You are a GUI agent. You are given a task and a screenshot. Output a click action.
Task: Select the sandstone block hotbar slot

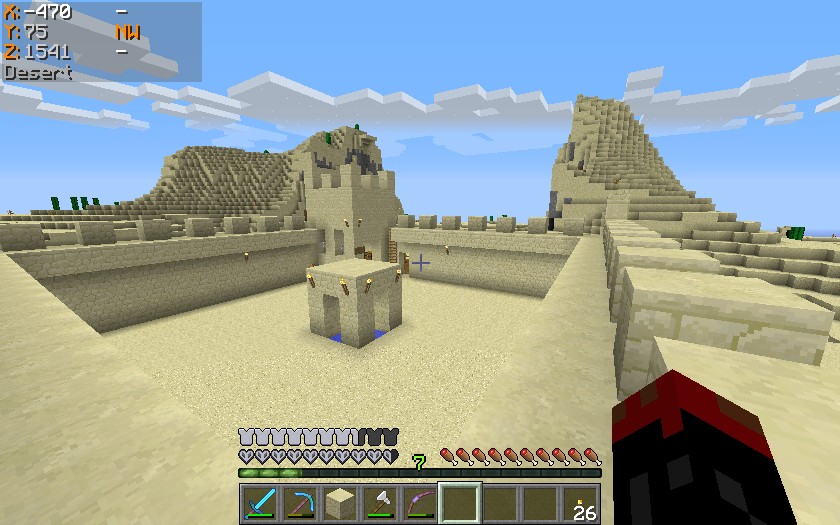340,503
